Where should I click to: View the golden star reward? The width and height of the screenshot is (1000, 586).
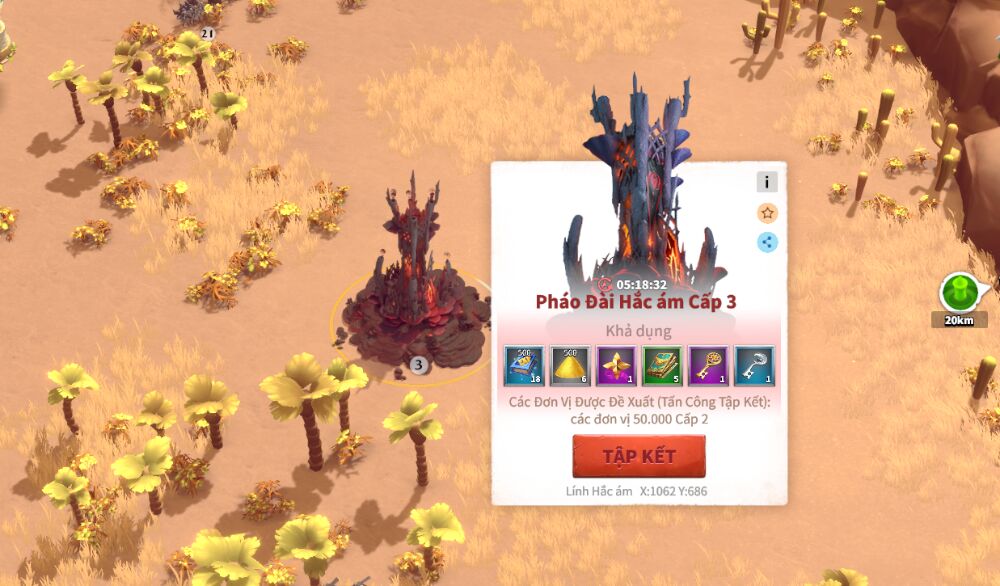coord(616,366)
